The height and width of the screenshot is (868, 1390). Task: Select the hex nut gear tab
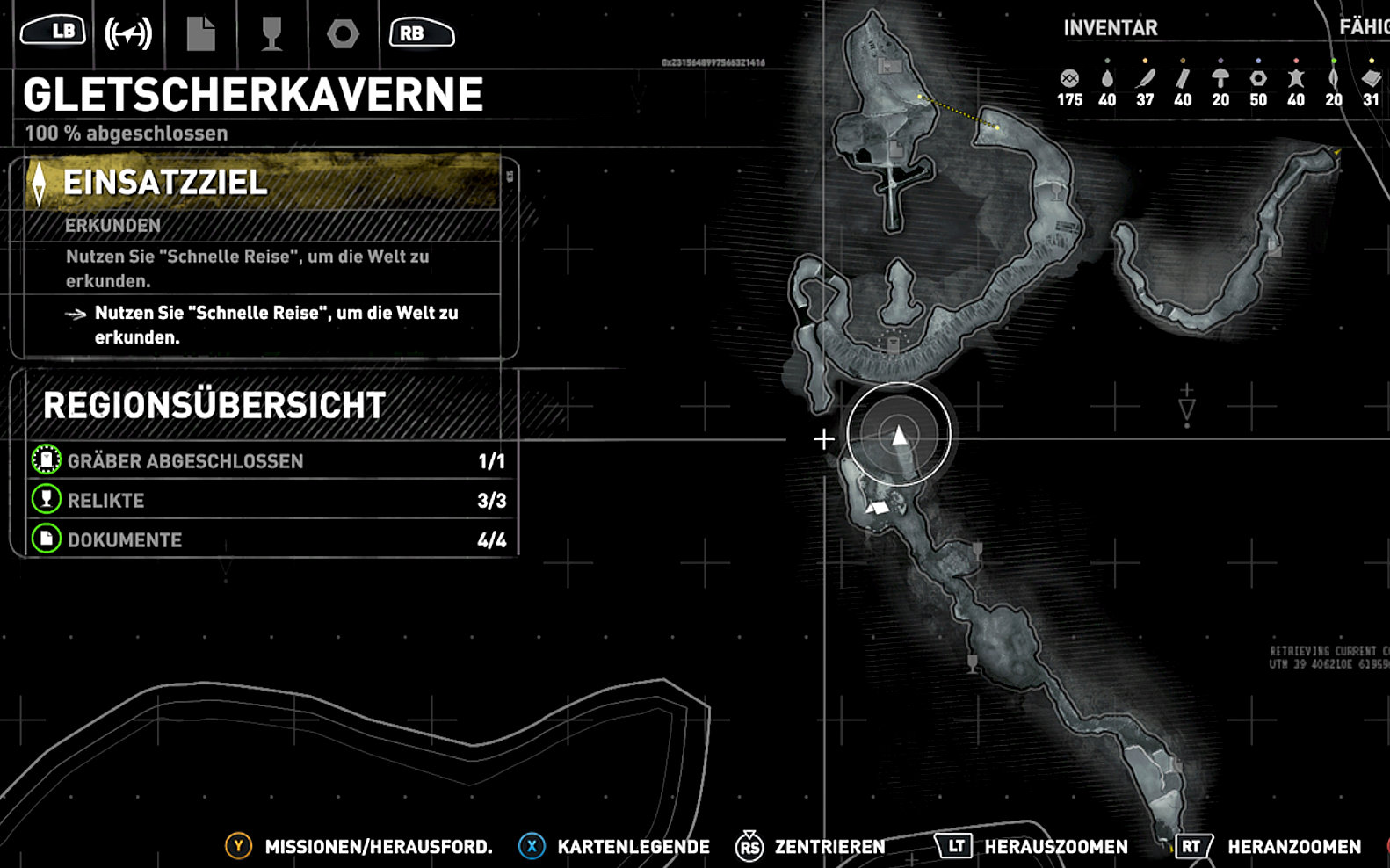coord(343,34)
